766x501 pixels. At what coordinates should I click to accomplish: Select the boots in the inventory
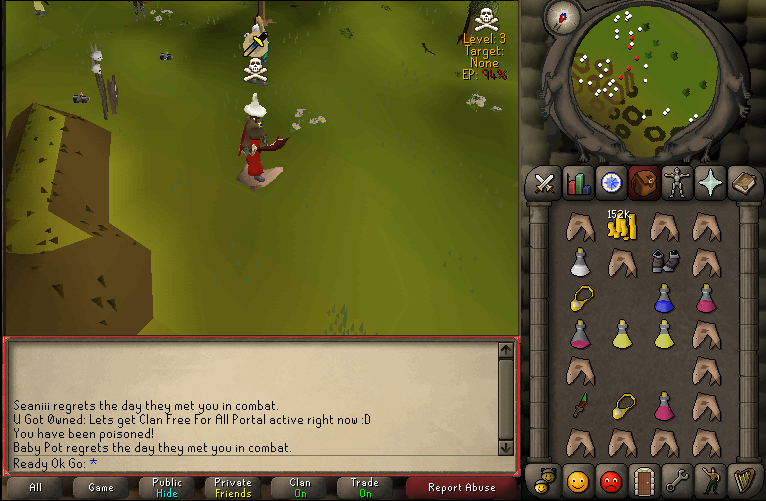click(x=663, y=262)
